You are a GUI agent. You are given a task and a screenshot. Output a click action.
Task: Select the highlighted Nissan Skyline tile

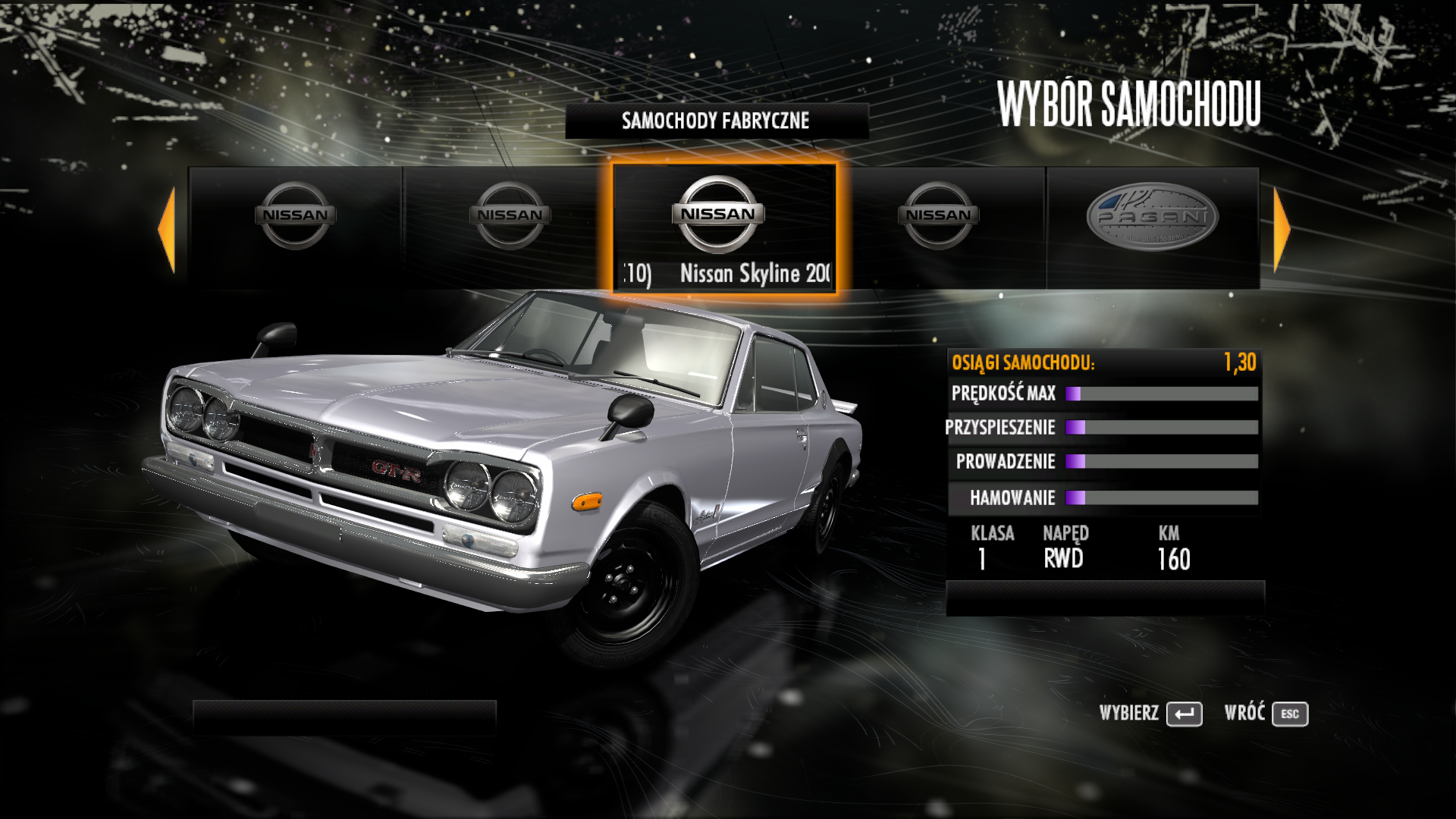point(724,227)
